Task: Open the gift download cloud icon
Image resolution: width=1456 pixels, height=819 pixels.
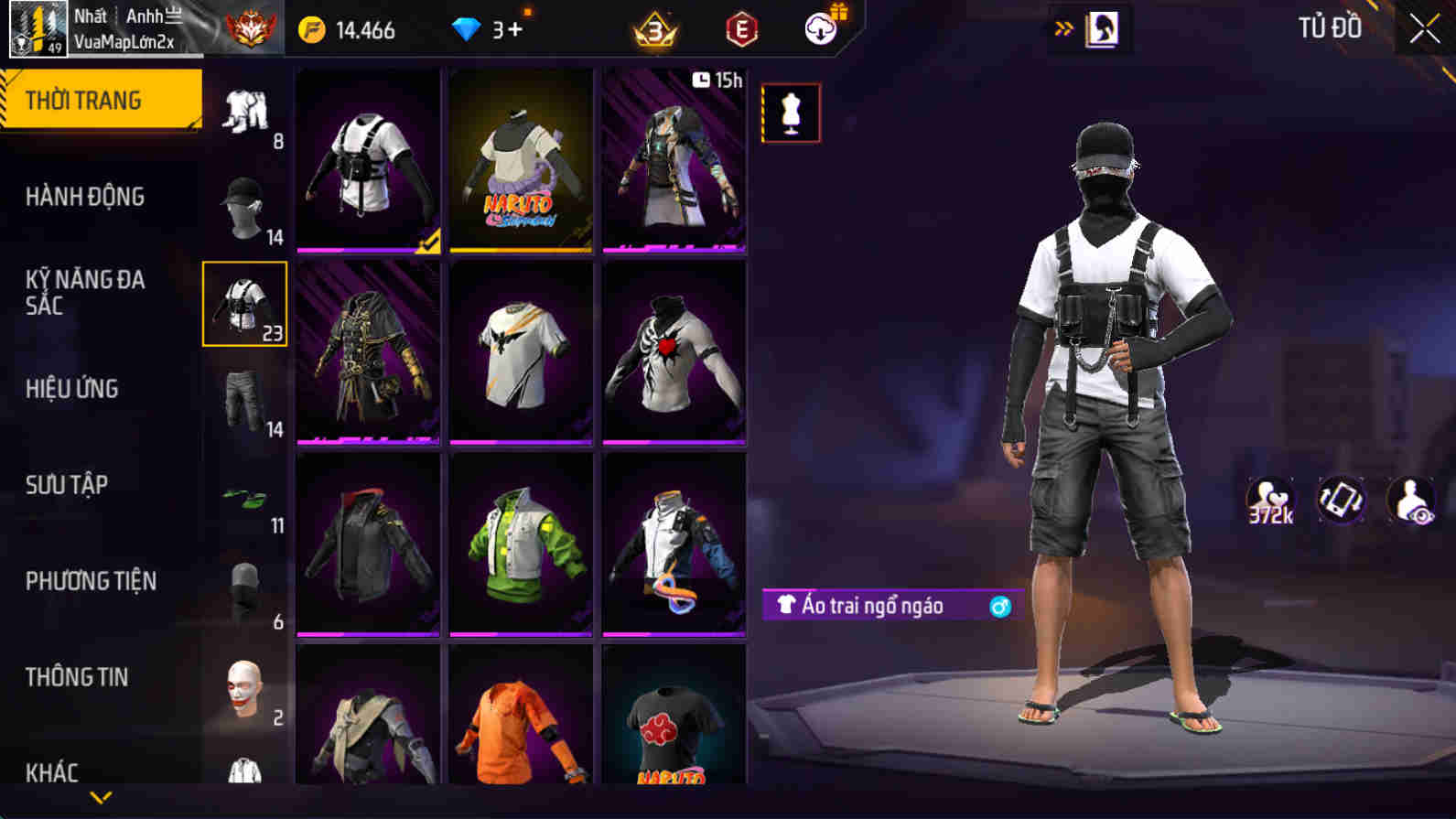Action: (821, 27)
